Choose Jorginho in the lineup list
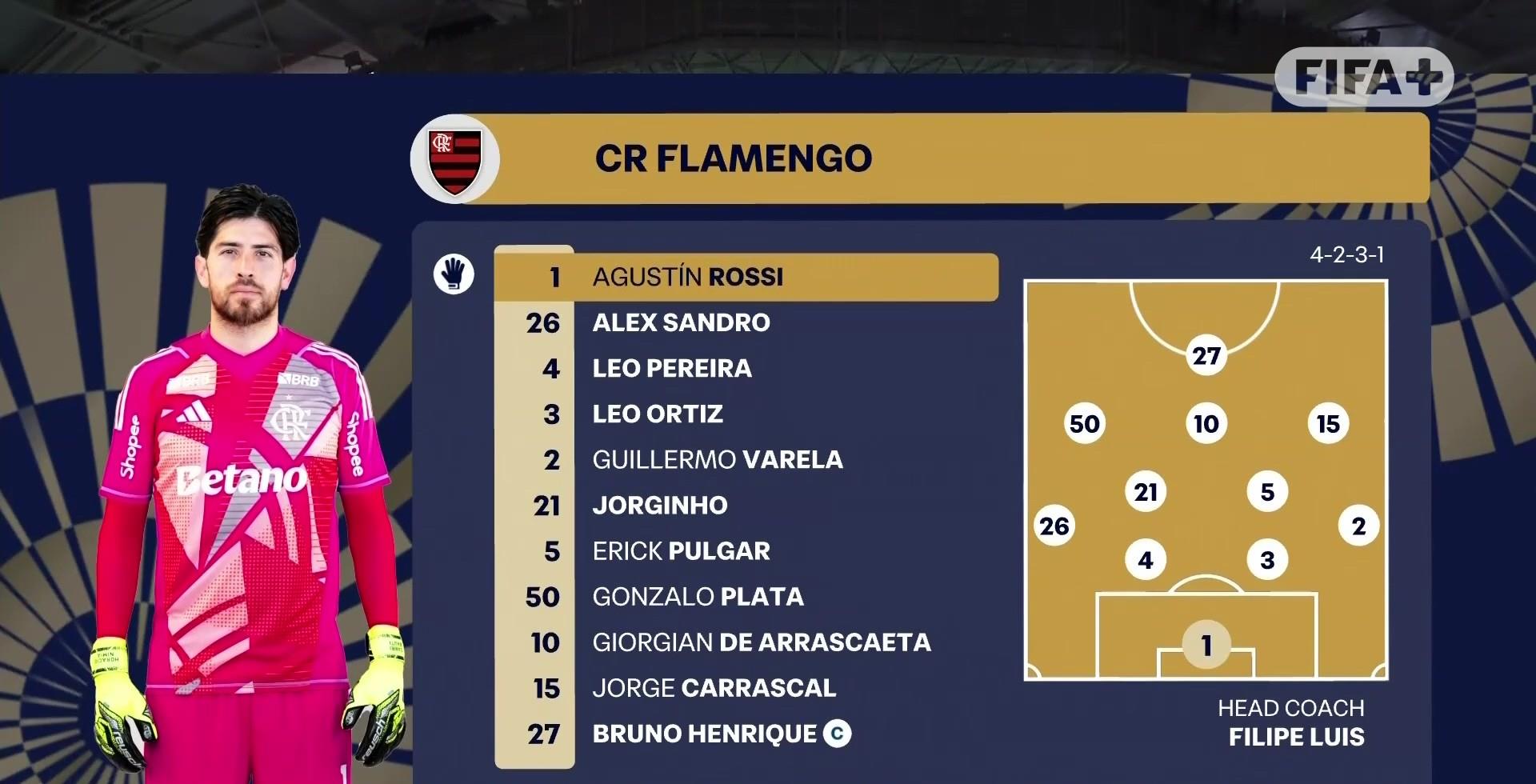The width and height of the screenshot is (1536, 784). [659, 505]
